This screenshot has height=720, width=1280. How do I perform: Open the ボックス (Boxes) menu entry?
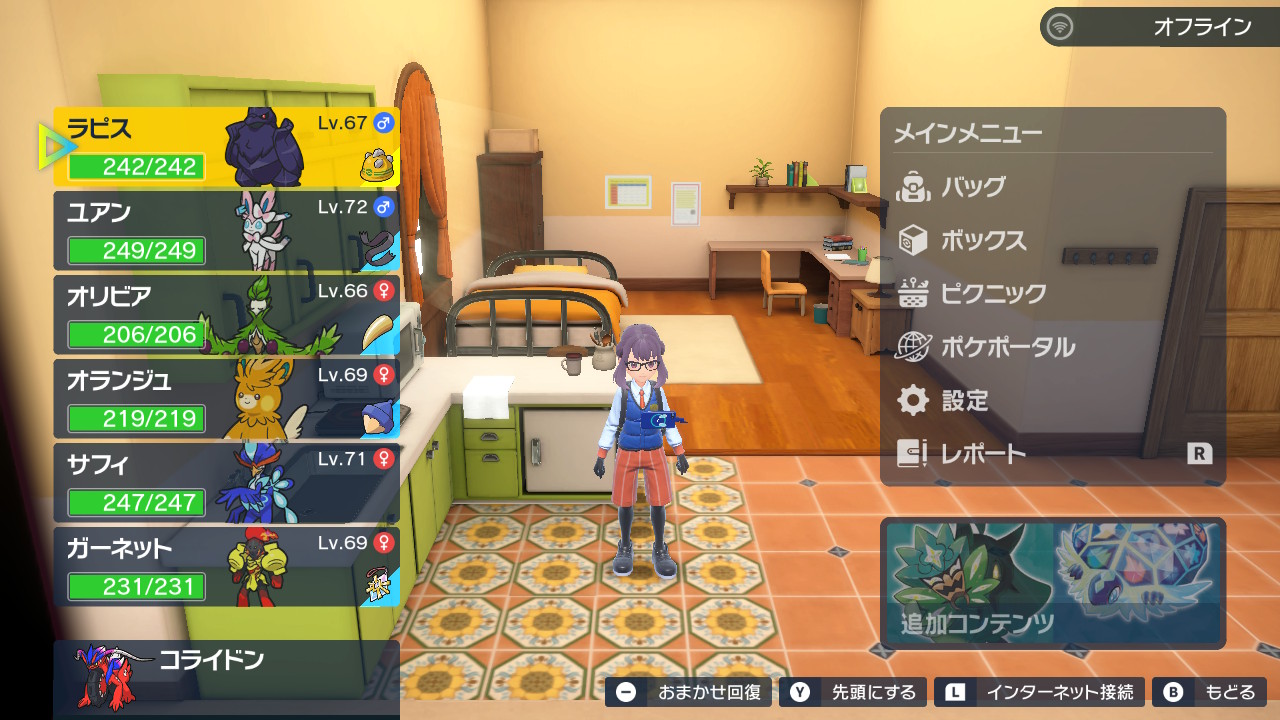(x=983, y=241)
